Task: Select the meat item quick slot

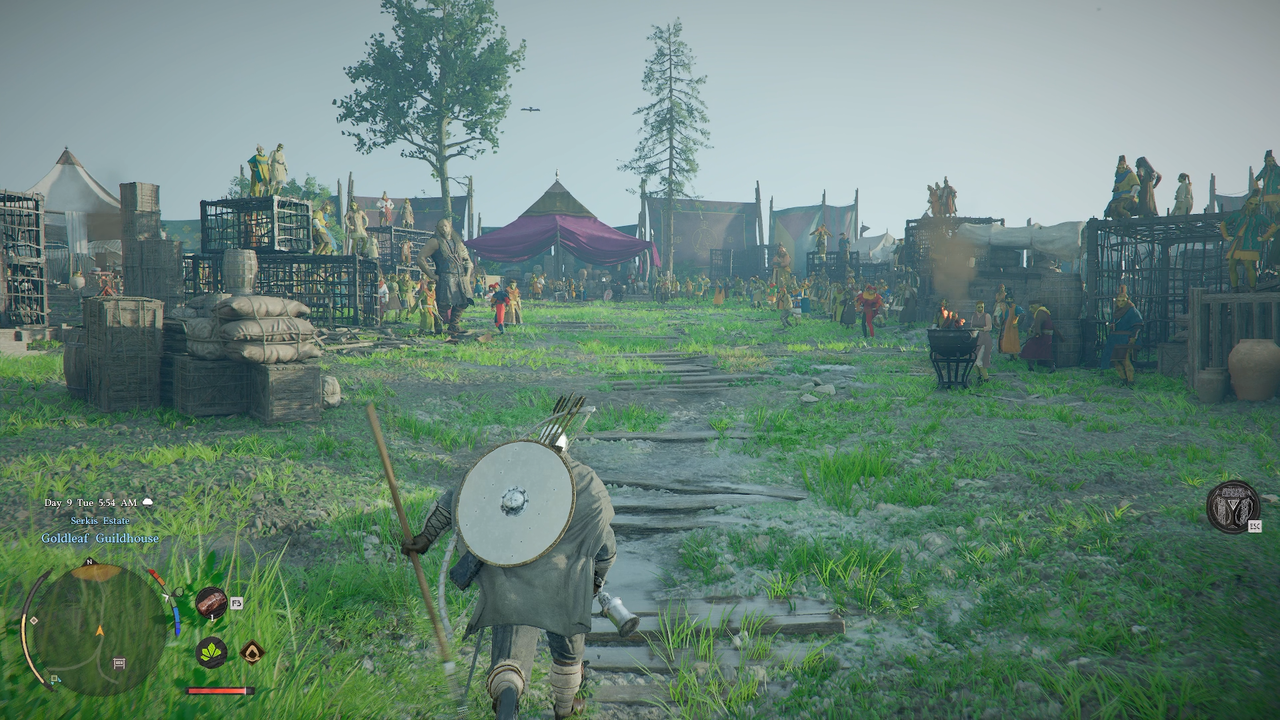Action: click(x=211, y=602)
